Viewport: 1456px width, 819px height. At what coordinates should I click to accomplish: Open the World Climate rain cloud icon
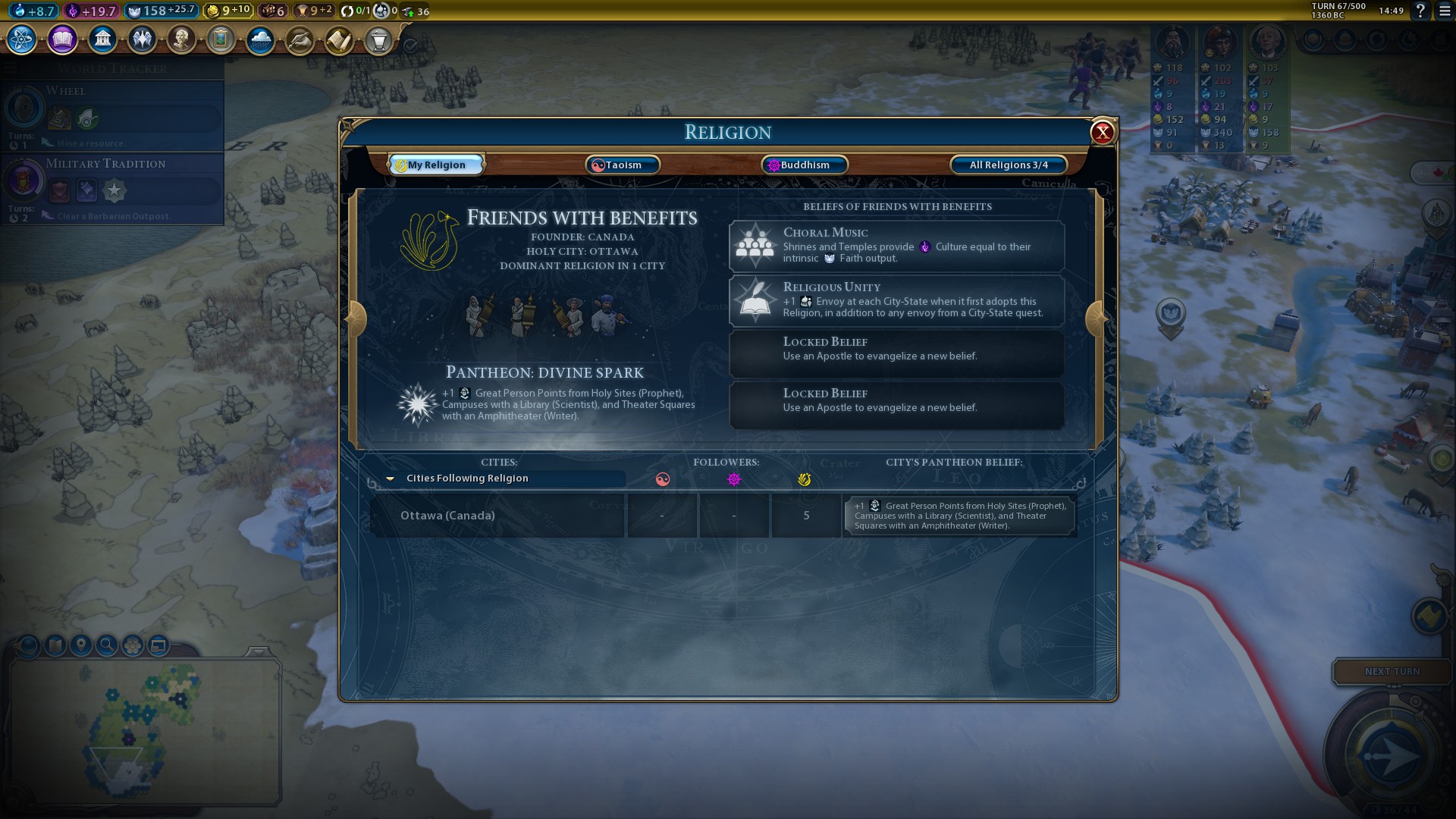[260, 39]
